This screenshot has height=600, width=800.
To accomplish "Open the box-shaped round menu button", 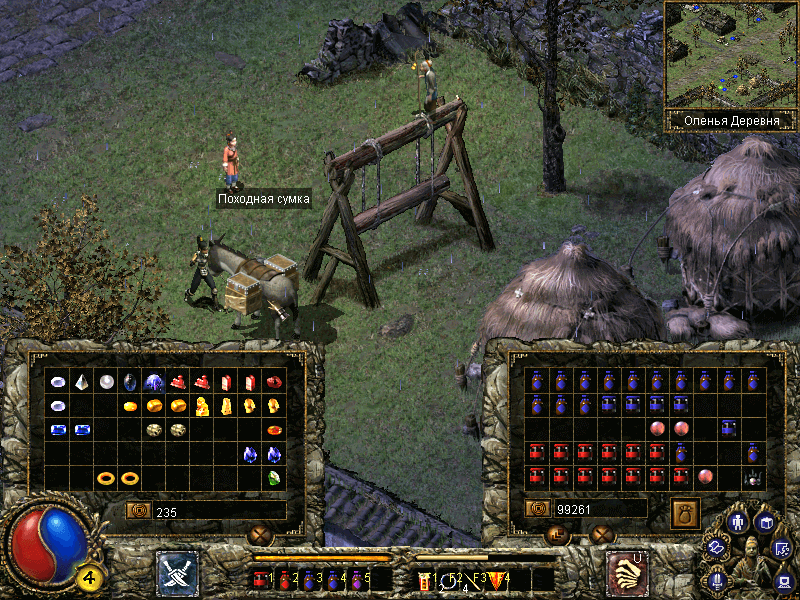I will [765, 522].
